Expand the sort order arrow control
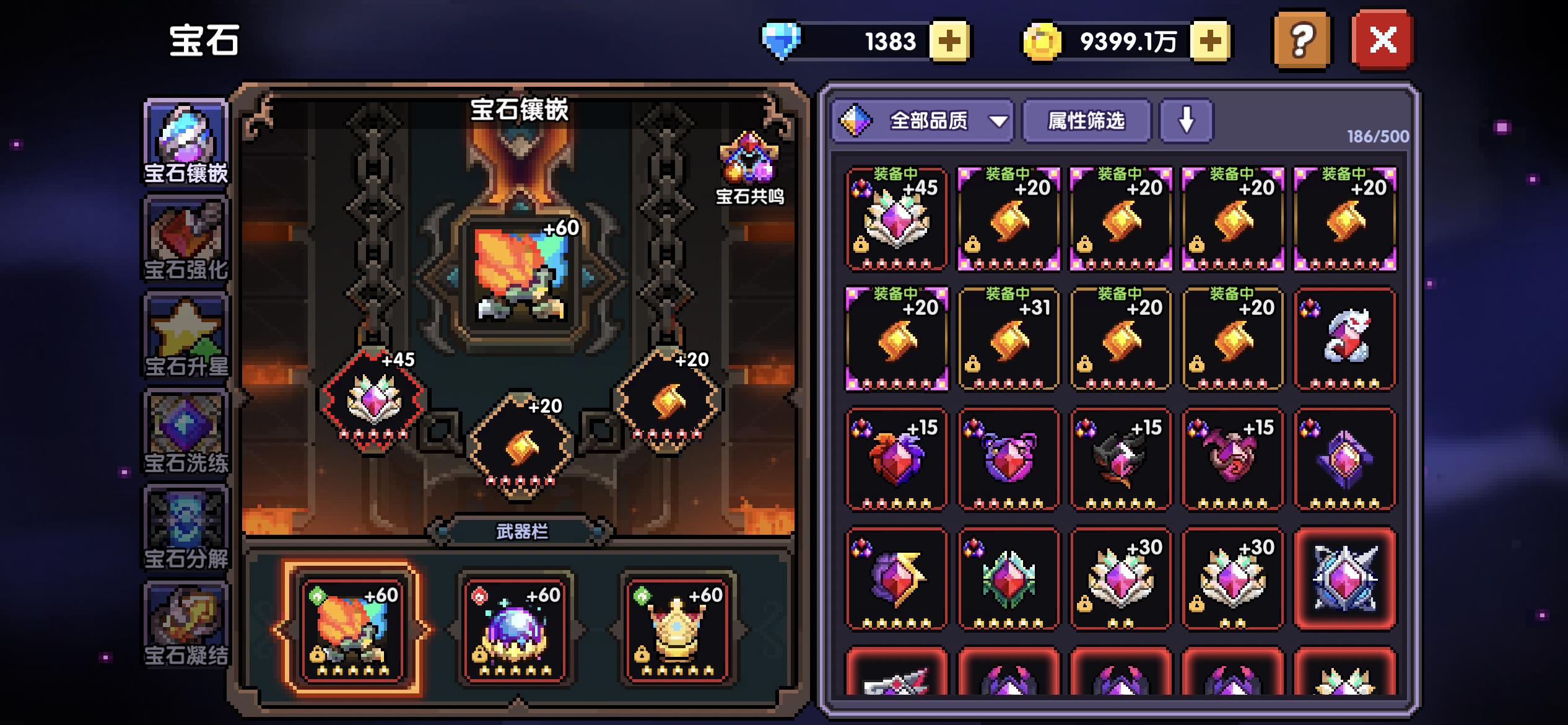1568x725 pixels. (1186, 121)
